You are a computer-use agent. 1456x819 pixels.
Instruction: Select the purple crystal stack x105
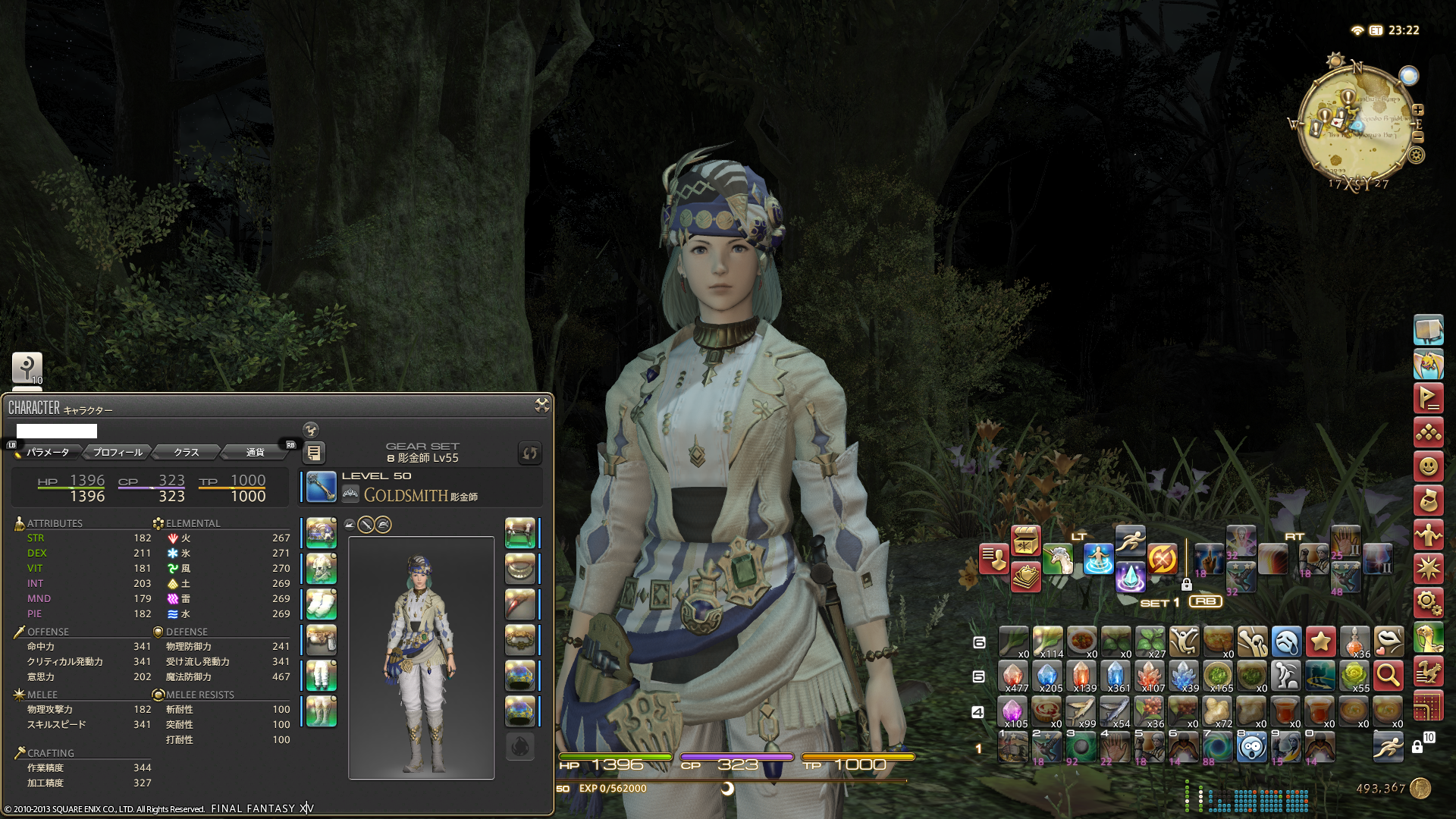coord(1012,713)
